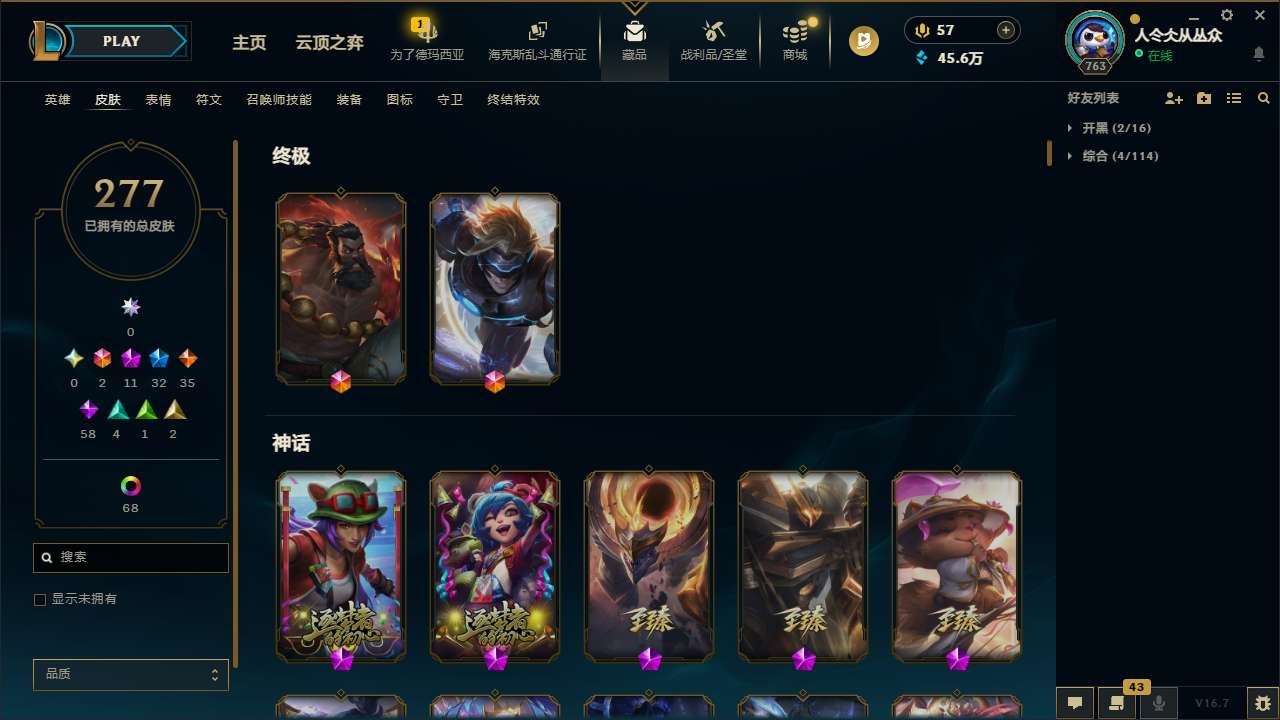Viewport: 1280px width, 720px height.
Task: Open the settings gear icon
Action: (1226, 16)
